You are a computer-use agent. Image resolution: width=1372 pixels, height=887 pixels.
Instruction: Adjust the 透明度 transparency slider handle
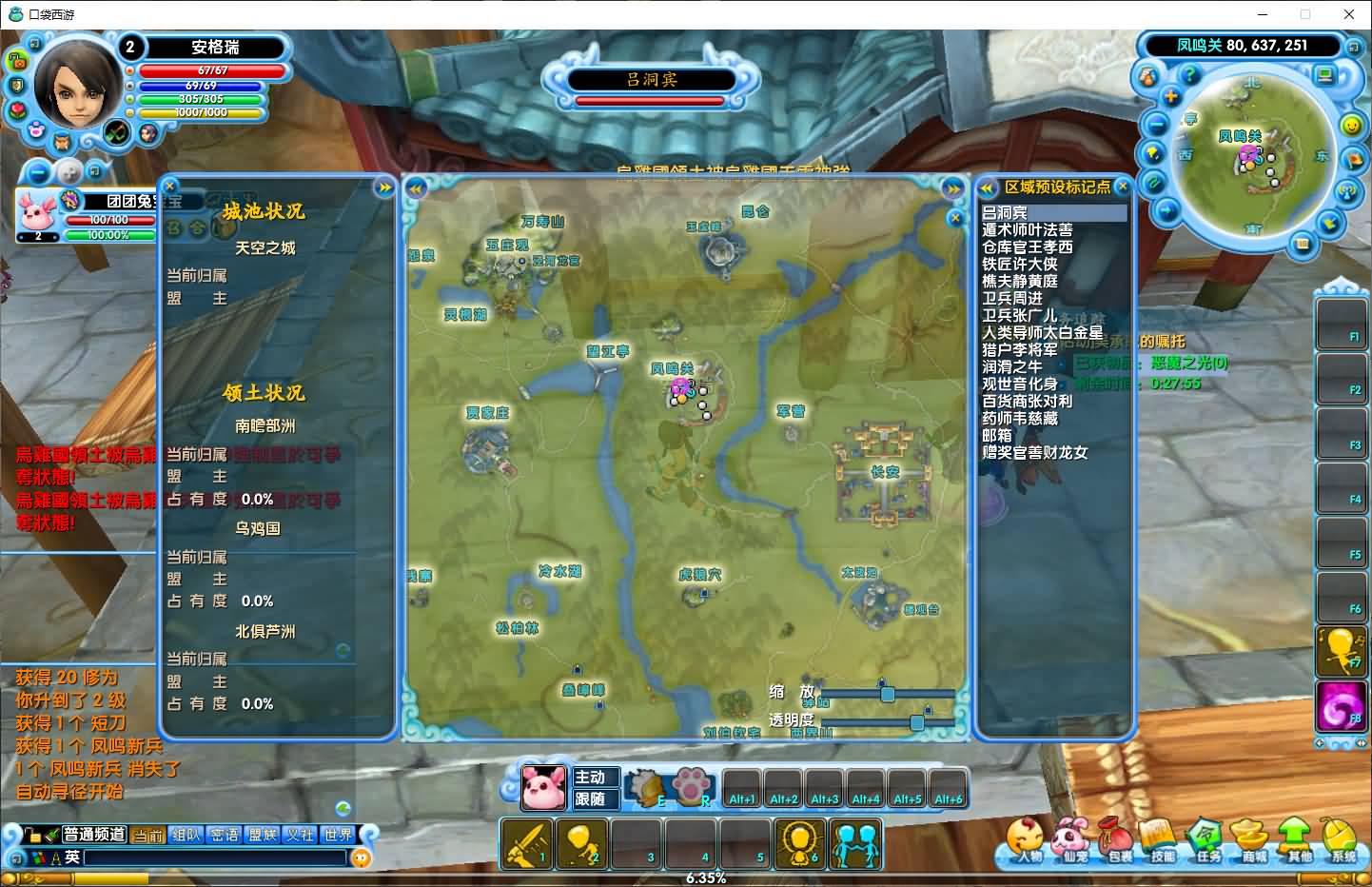[916, 722]
